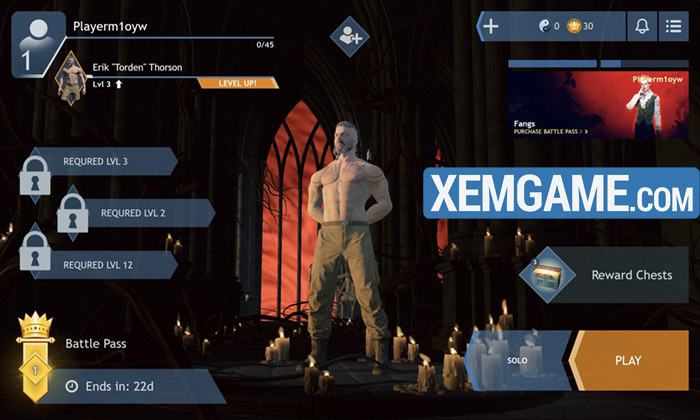Start a match with the PLAY button

628,360
